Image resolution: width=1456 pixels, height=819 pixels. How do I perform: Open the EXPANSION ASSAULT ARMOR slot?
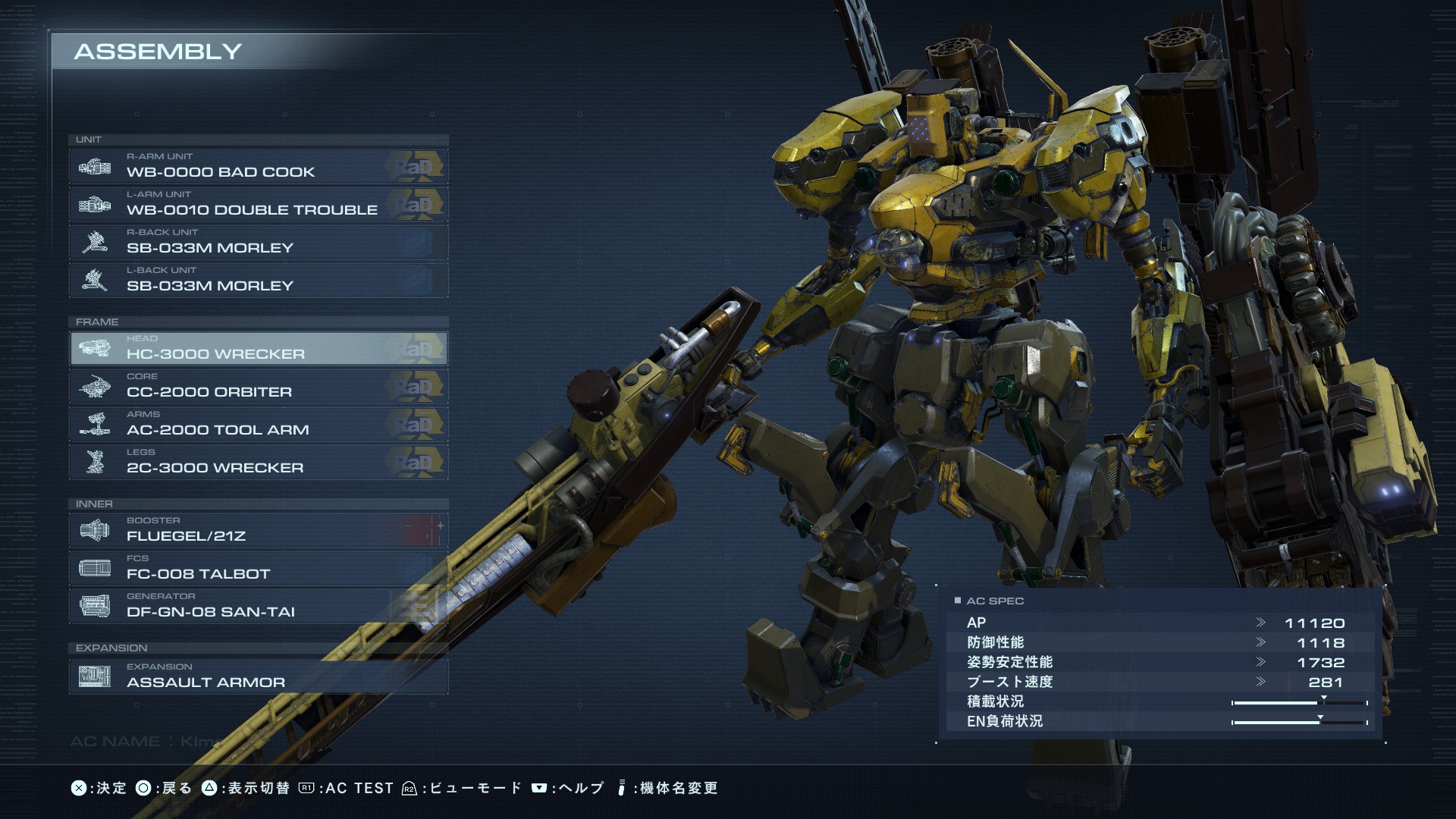pos(258,676)
